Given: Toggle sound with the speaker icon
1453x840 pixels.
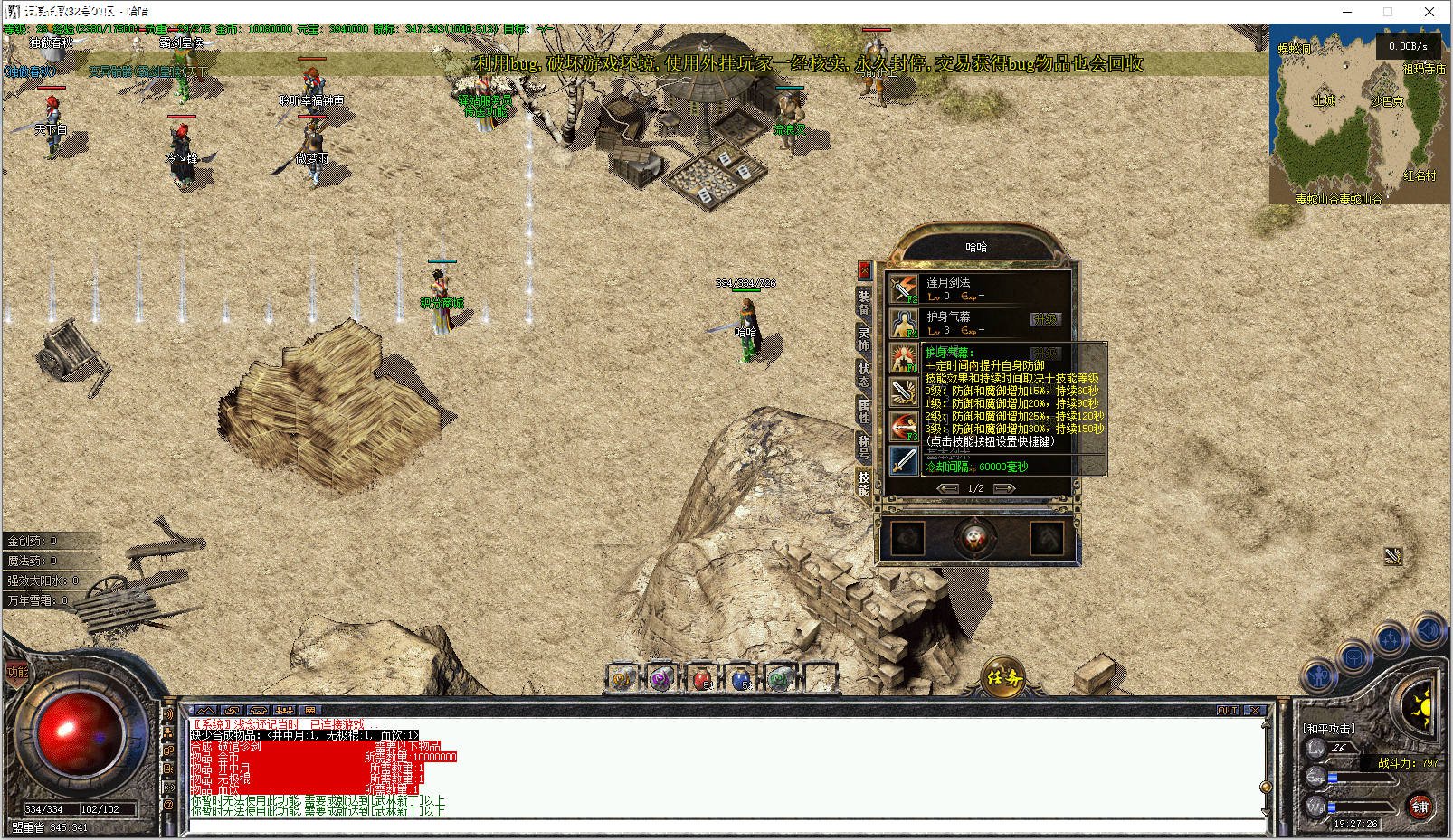Looking at the screenshot, I should click(1429, 629).
